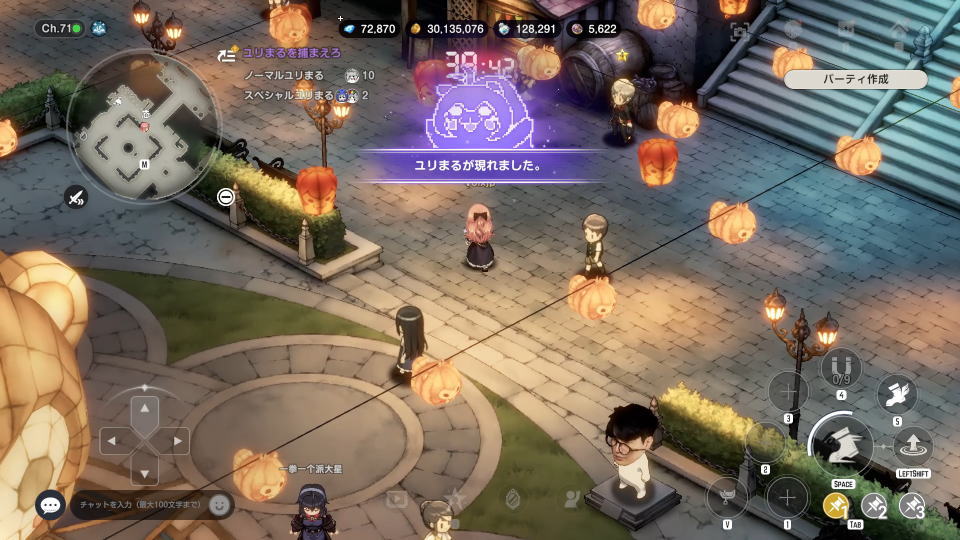Image resolution: width=960 pixels, height=540 pixels.
Task: Click the パーティ作成 party creation button
Action: point(855,79)
